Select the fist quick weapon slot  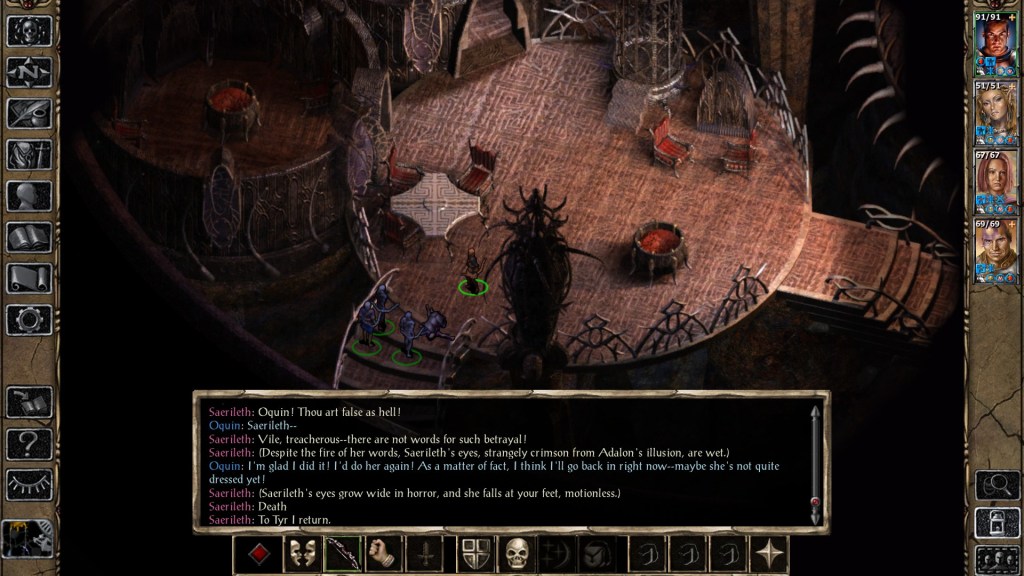click(x=383, y=553)
